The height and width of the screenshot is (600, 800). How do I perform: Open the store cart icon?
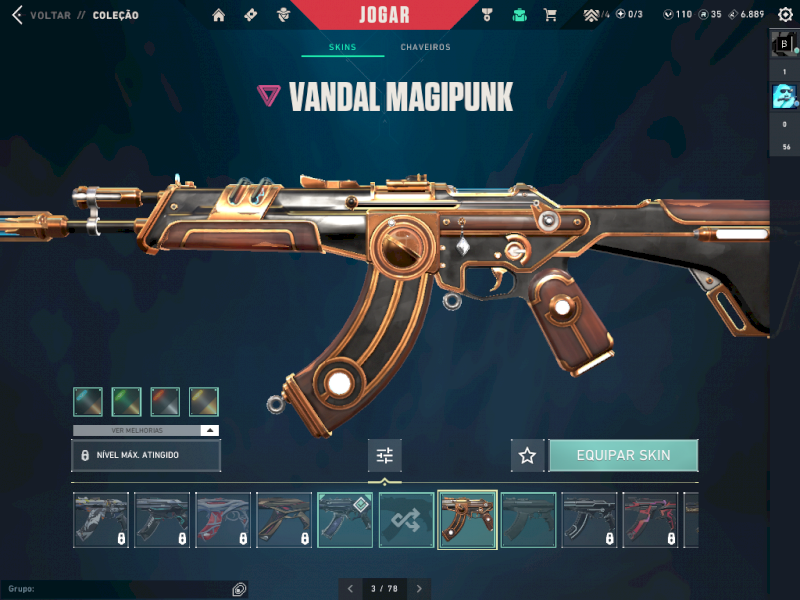click(549, 15)
